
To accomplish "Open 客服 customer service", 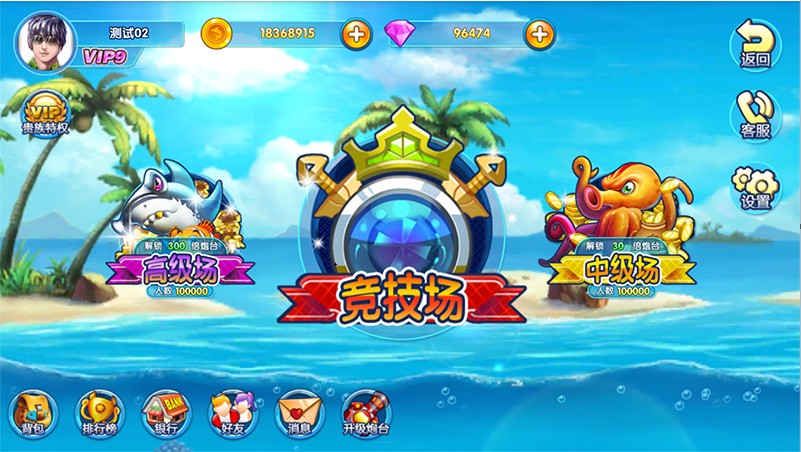I will coord(755,115).
